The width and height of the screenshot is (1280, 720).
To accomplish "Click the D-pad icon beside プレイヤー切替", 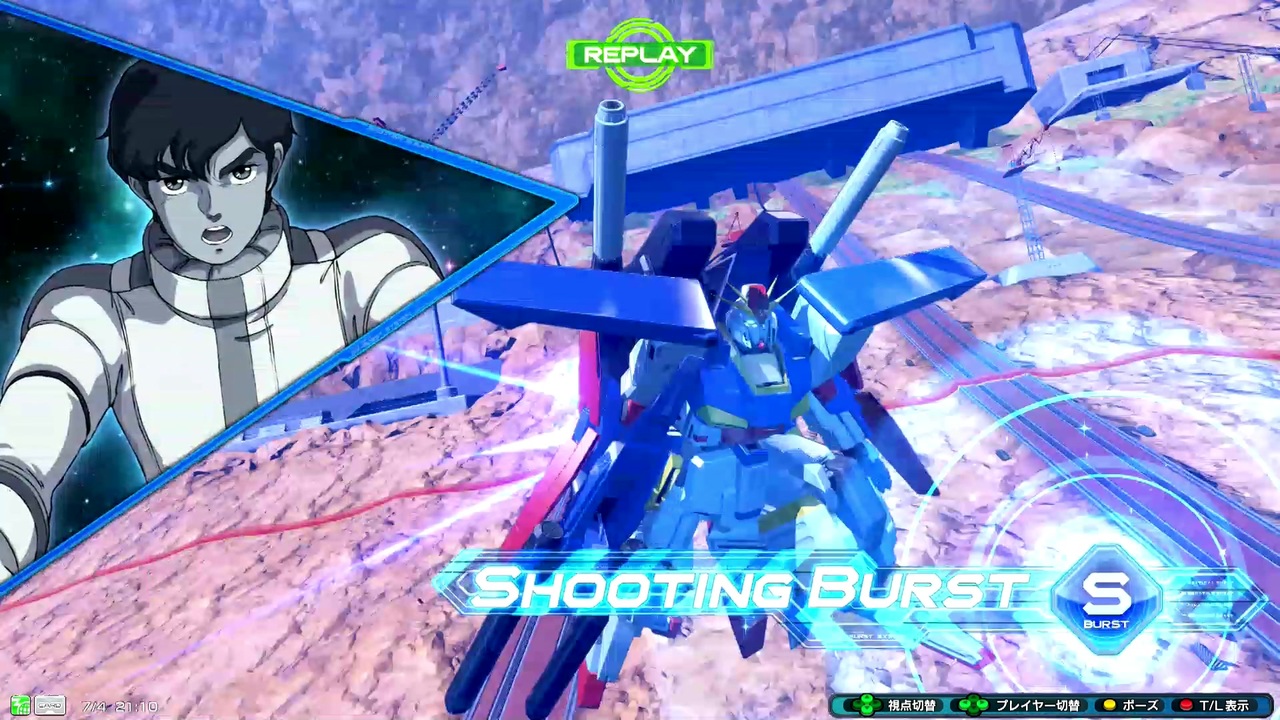I will point(974,706).
